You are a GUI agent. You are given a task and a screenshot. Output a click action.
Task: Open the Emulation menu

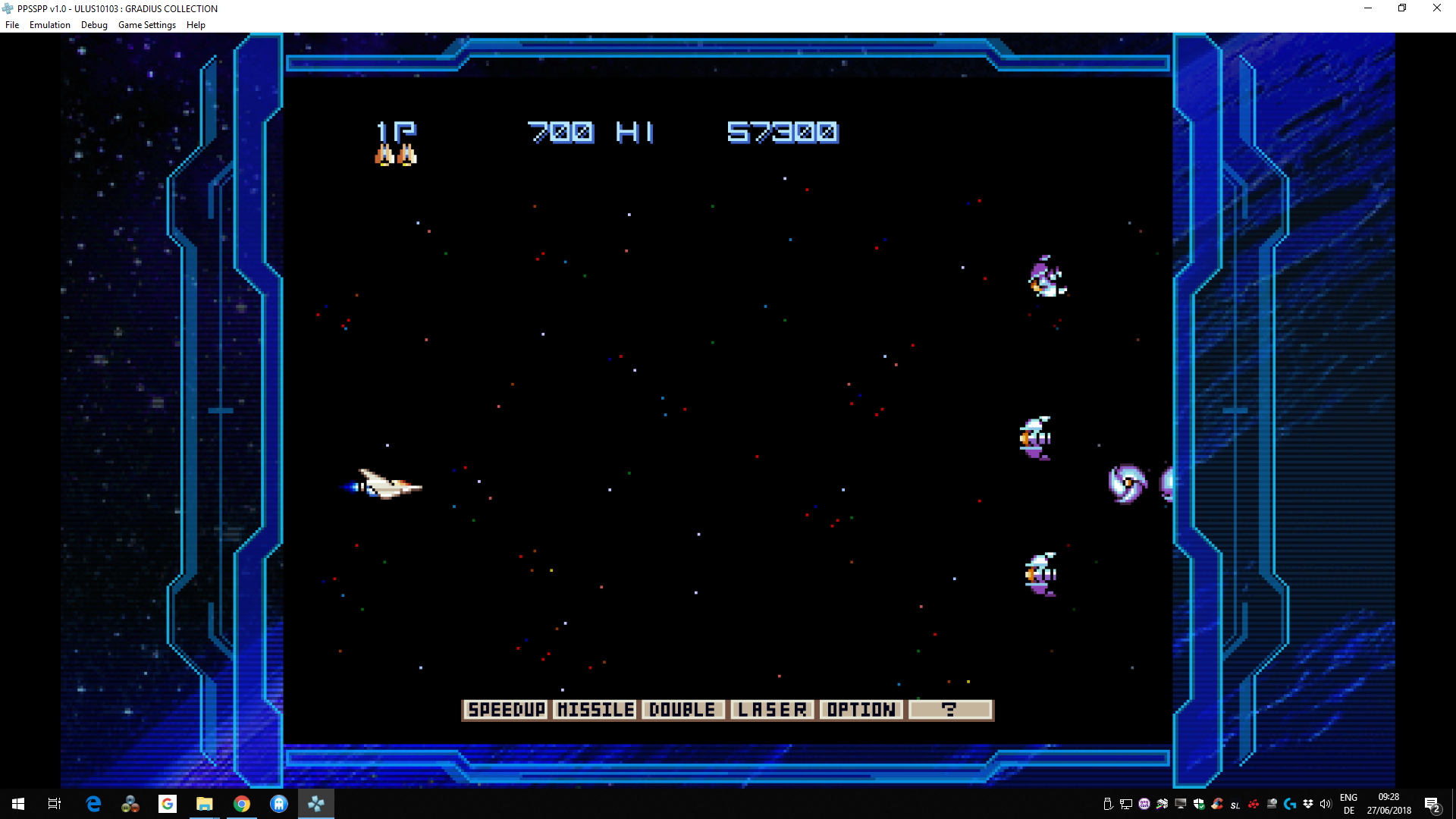click(x=50, y=25)
